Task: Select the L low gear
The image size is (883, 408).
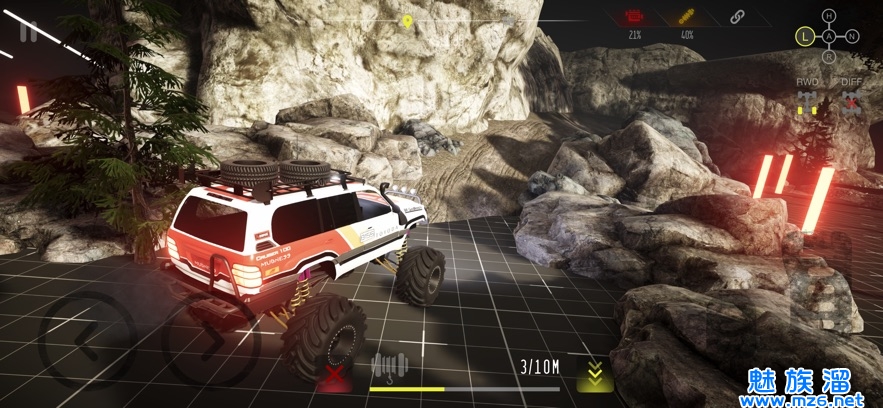Action: click(803, 37)
